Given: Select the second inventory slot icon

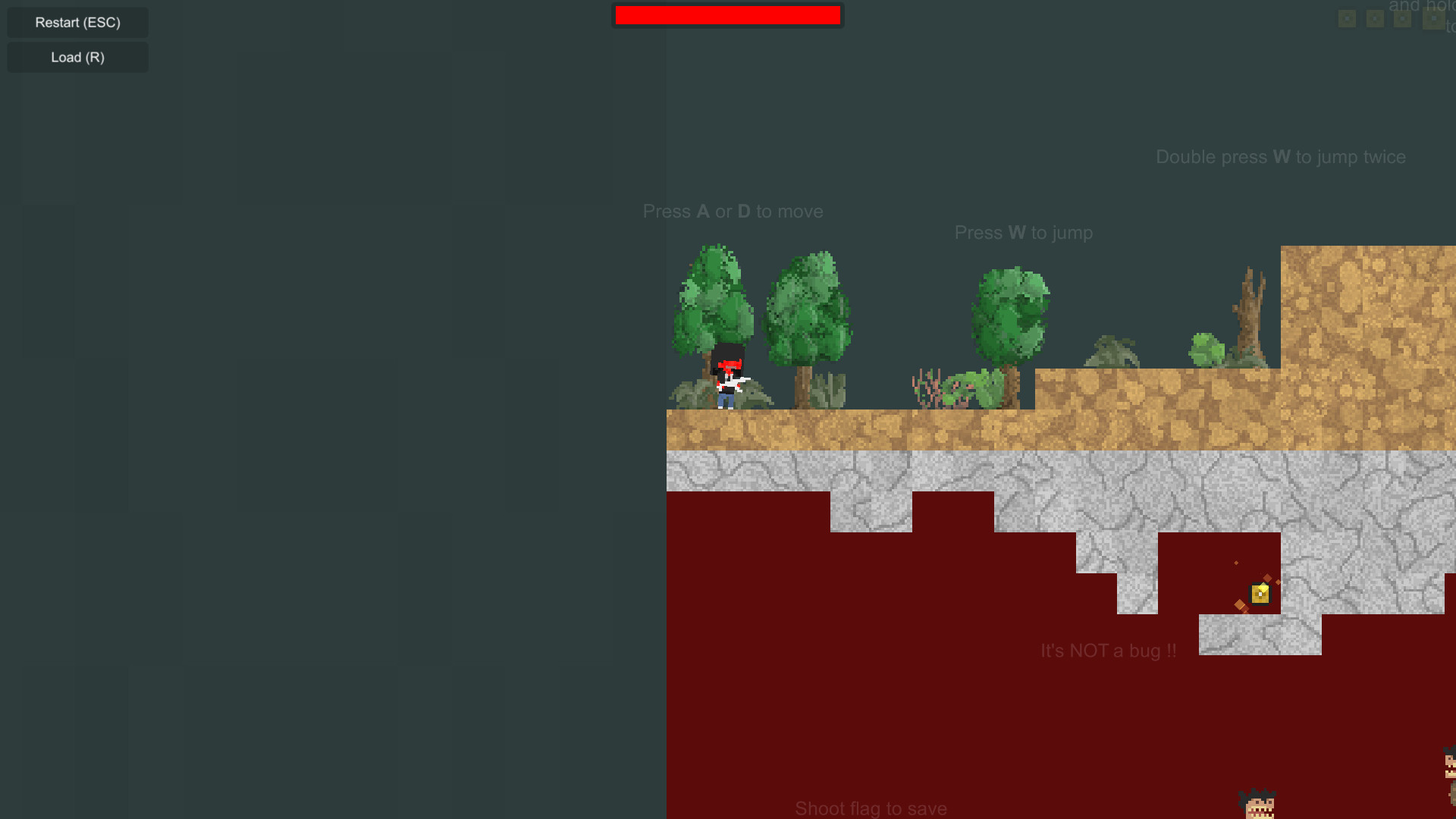Looking at the screenshot, I should (x=1375, y=19).
